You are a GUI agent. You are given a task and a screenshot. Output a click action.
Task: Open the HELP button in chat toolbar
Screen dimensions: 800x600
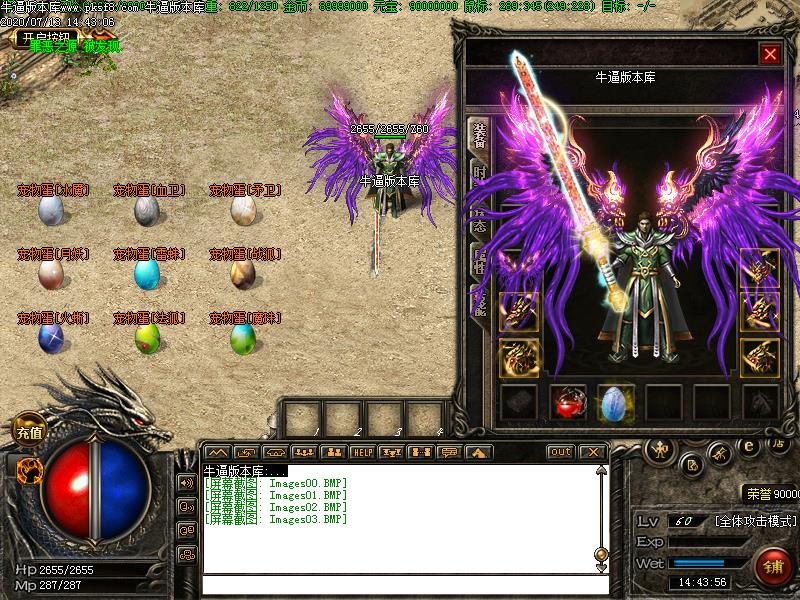[362, 452]
